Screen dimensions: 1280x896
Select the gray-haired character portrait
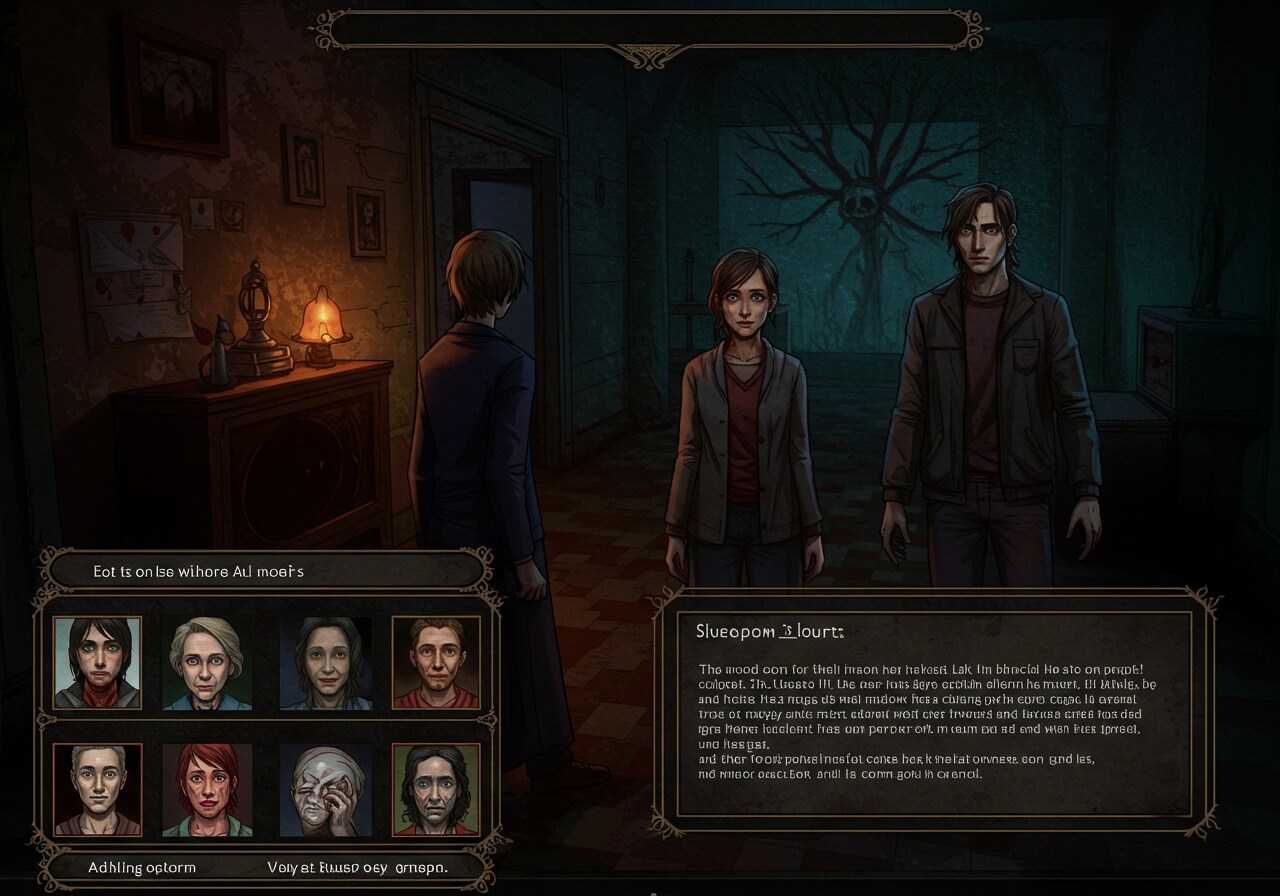click(x=97, y=789)
